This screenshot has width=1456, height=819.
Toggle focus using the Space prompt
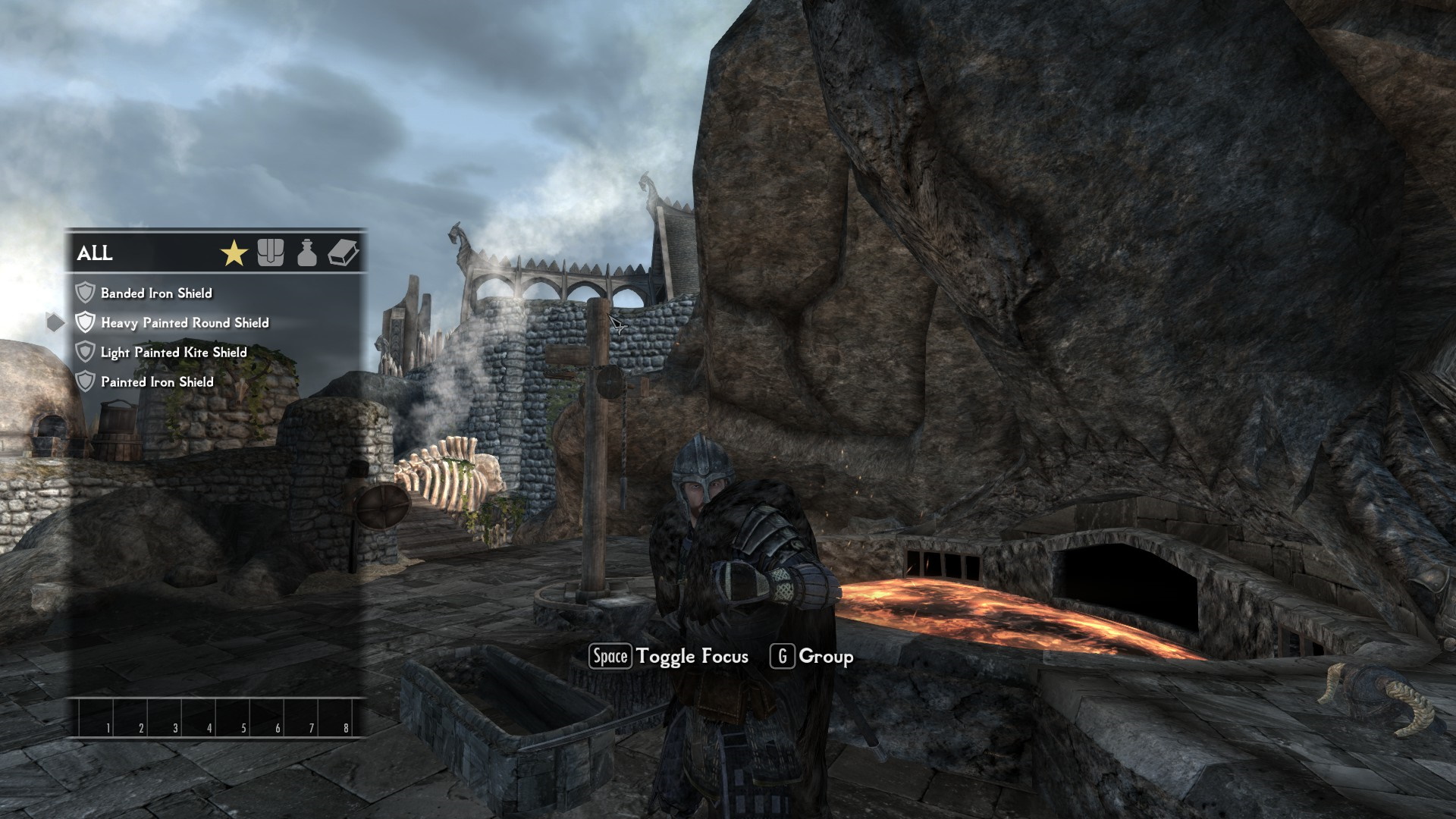point(610,657)
